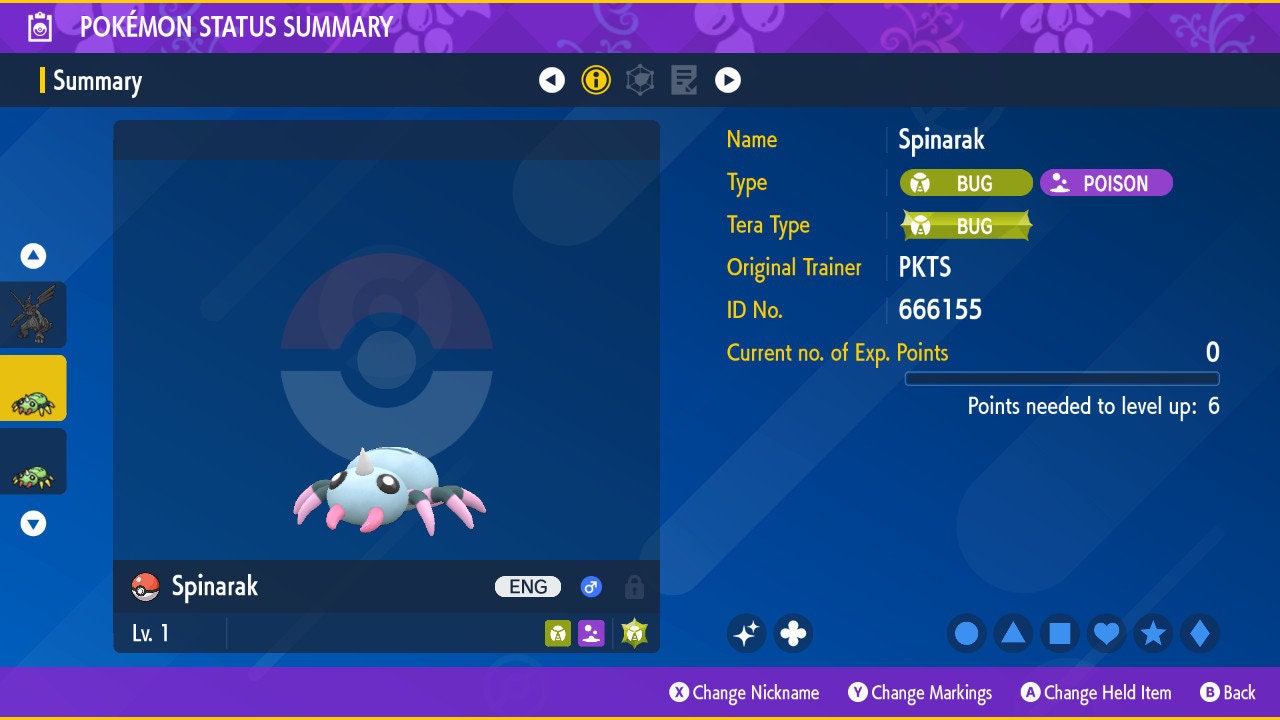Toggle the diamond marking

[1199, 633]
